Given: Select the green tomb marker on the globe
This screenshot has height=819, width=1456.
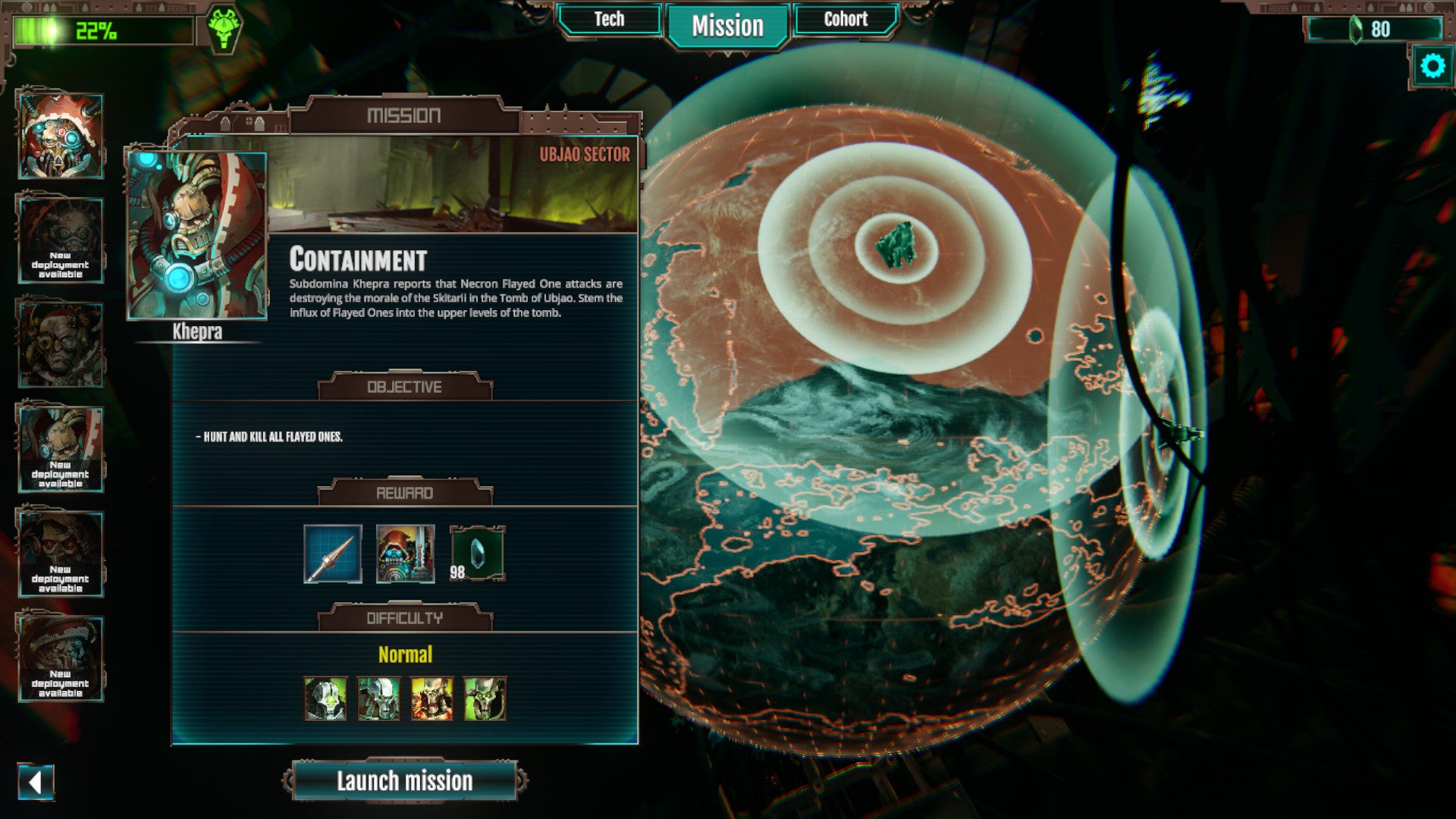Looking at the screenshot, I should tap(896, 245).
